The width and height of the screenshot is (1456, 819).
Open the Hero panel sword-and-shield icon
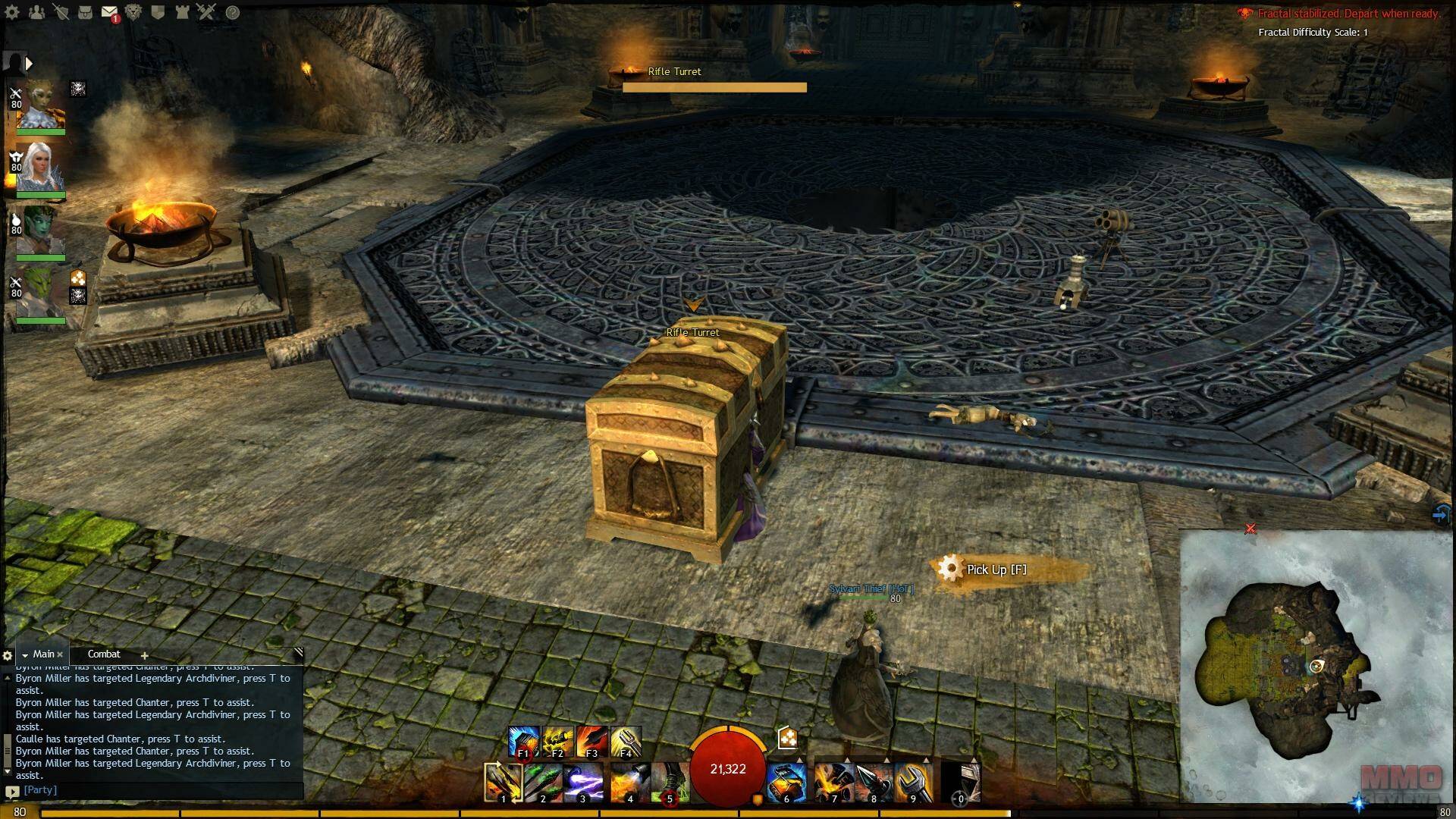pos(61,12)
